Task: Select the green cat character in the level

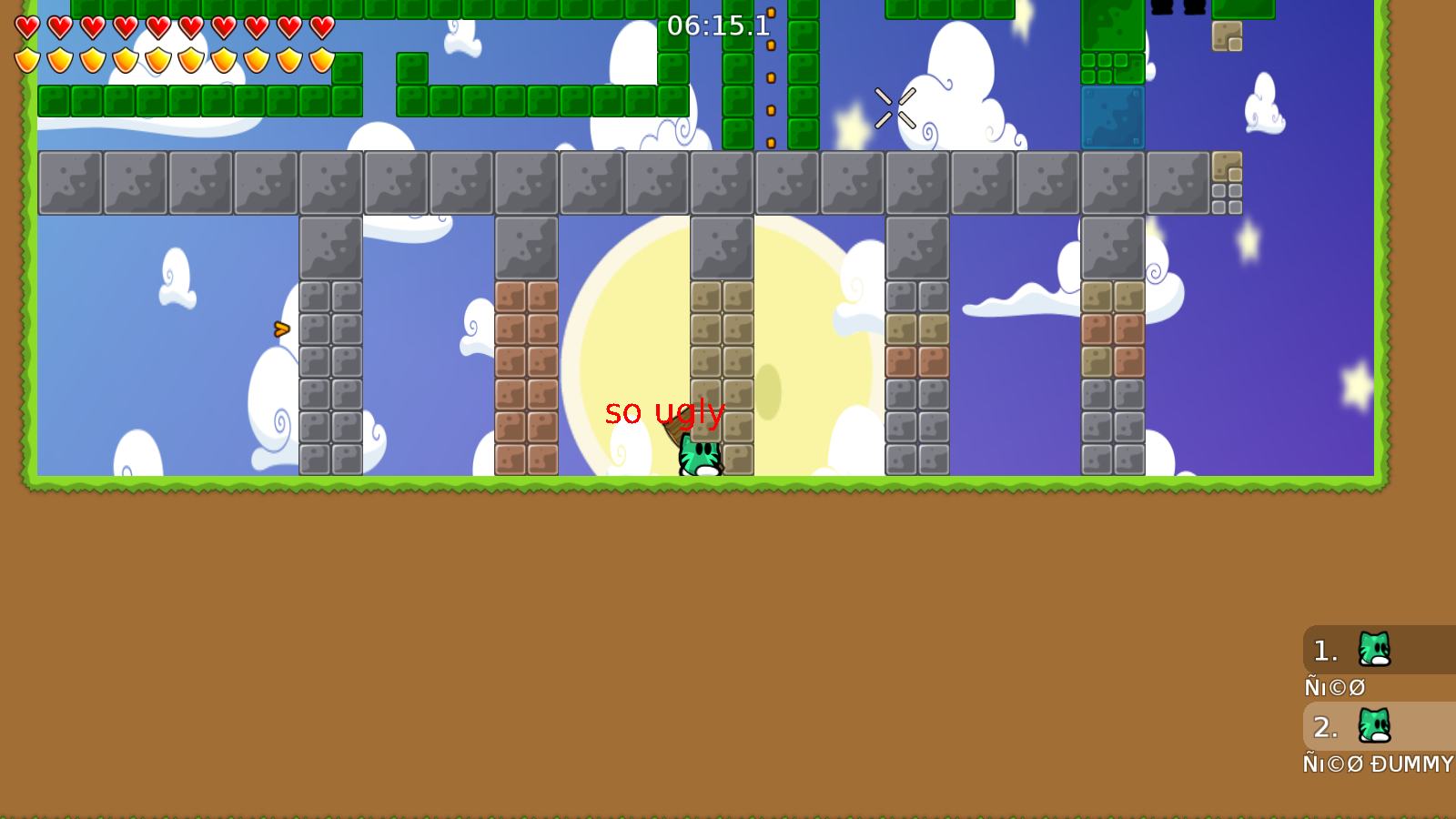Action: coord(700,455)
